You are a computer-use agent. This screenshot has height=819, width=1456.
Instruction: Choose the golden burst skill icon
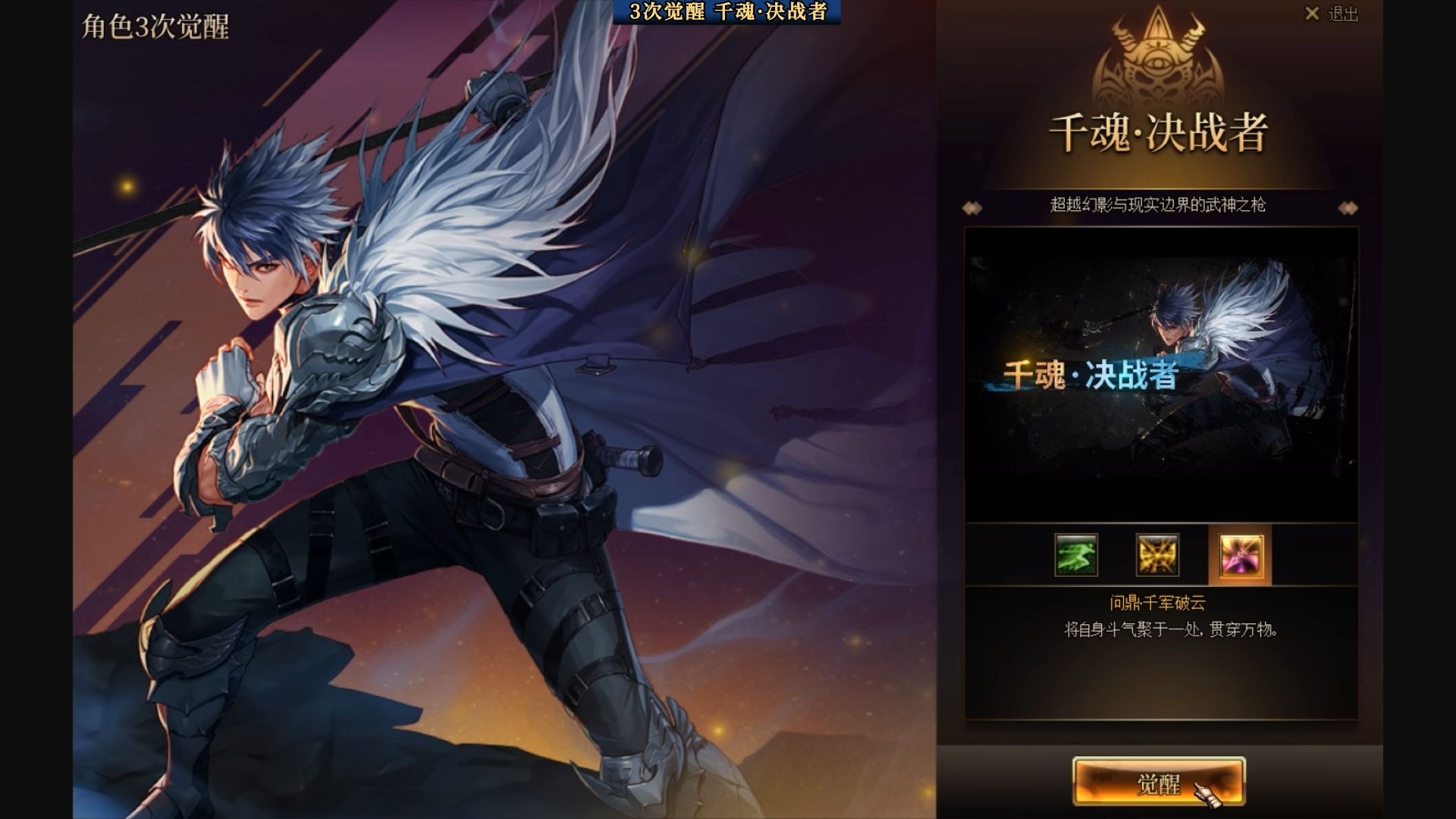click(x=1157, y=555)
